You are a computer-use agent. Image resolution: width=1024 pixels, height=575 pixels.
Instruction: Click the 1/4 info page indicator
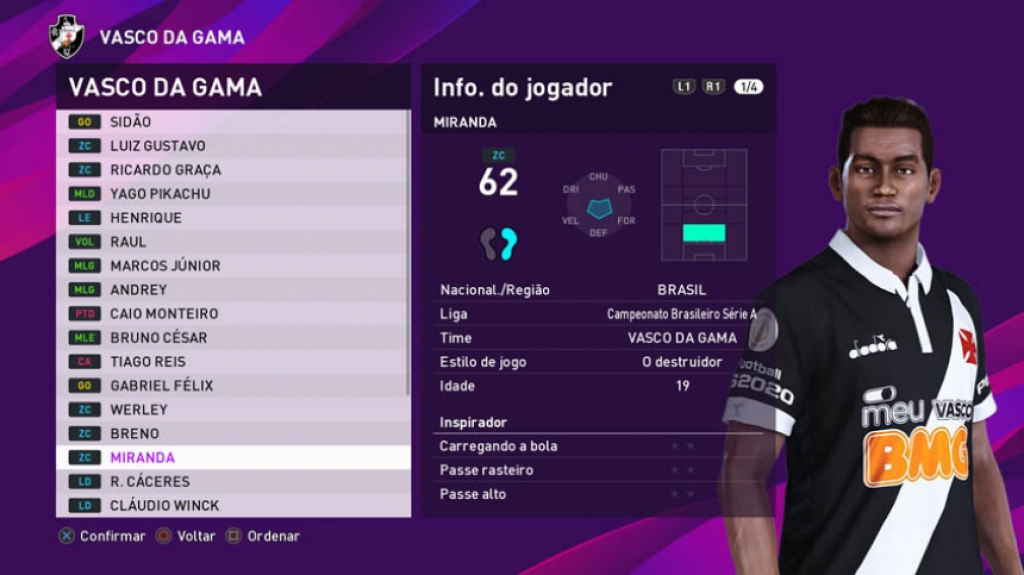748,87
